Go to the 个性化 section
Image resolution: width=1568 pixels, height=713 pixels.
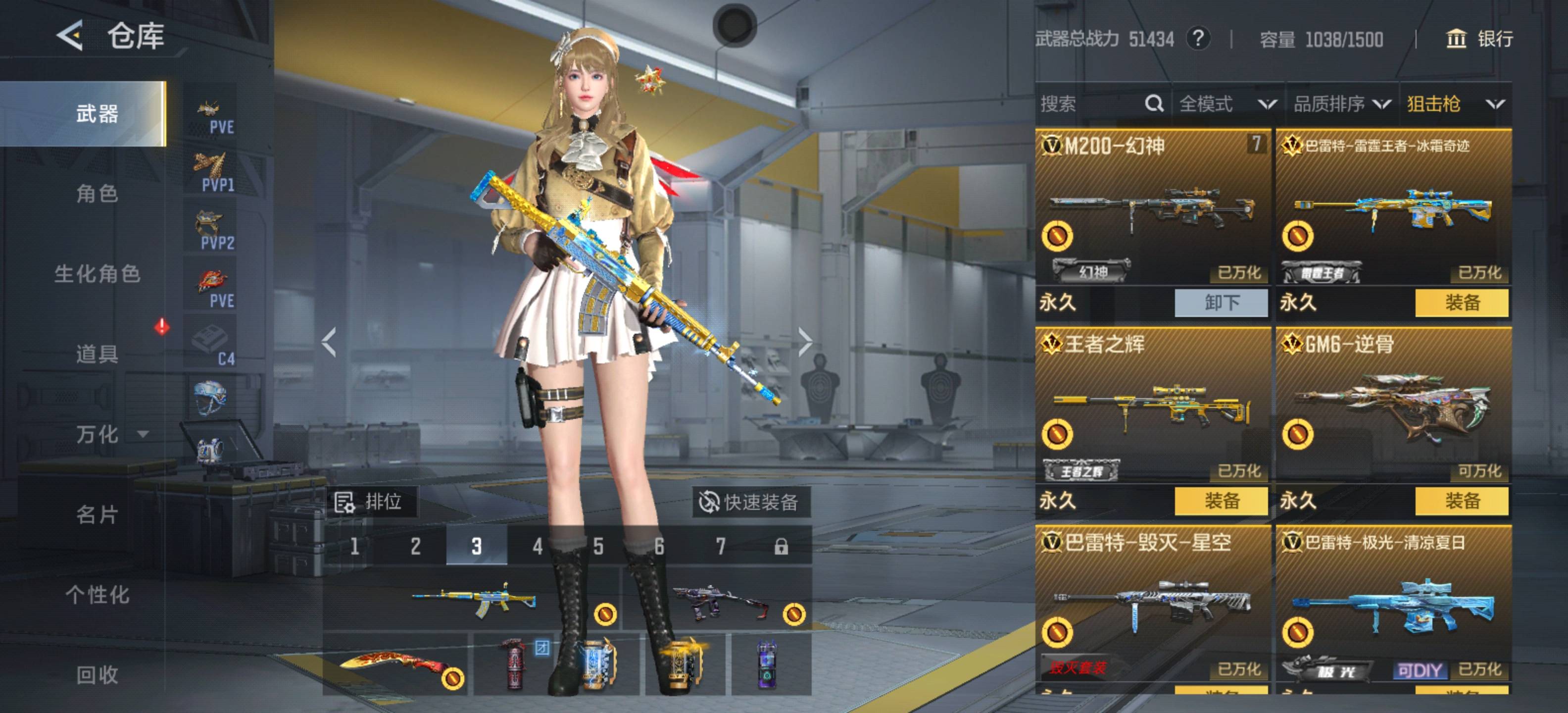point(98,595)
